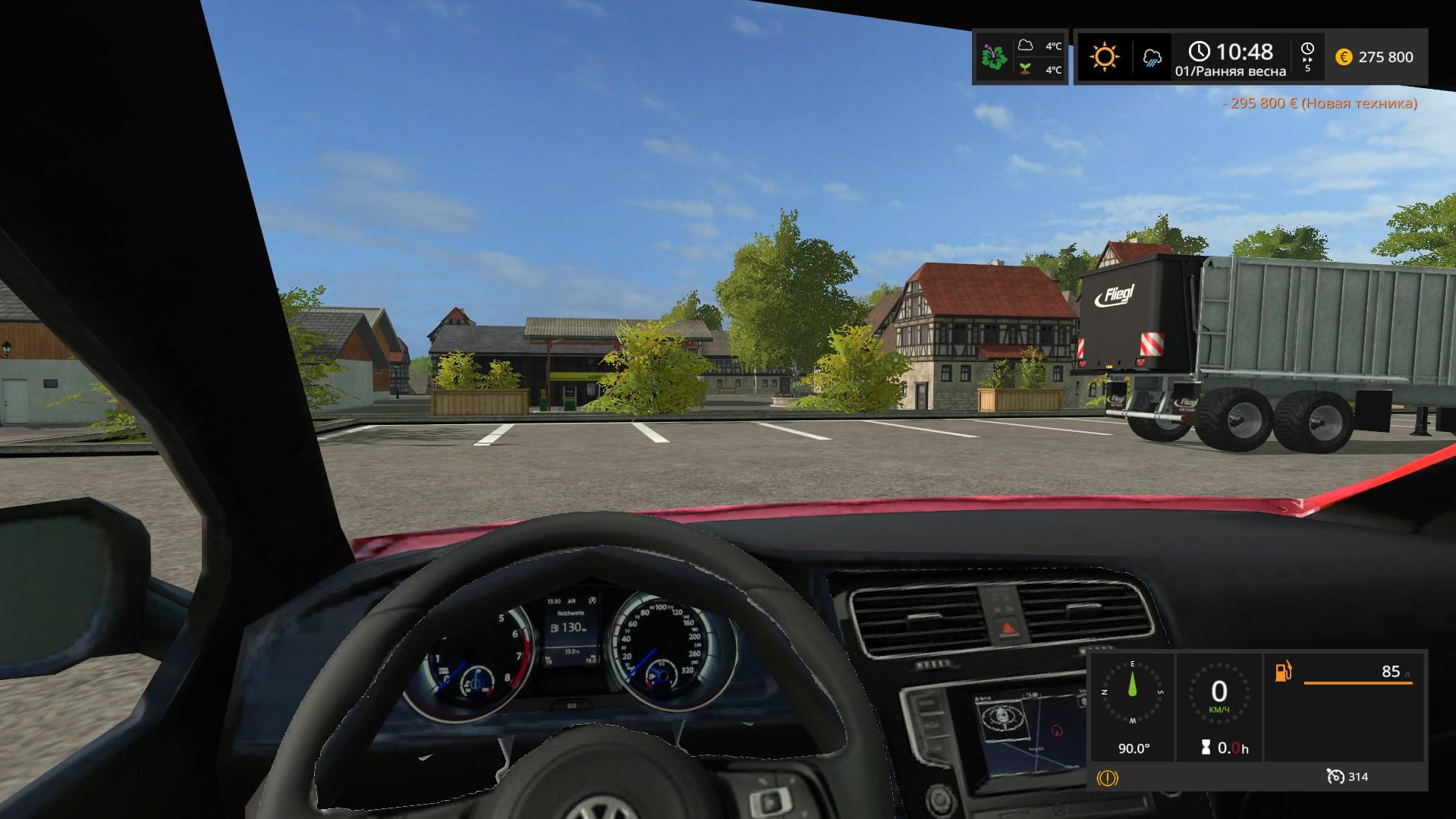Click the gold euro coin icon
The height and width of the screenshot is (819, 1456).
click(1344, 57)
